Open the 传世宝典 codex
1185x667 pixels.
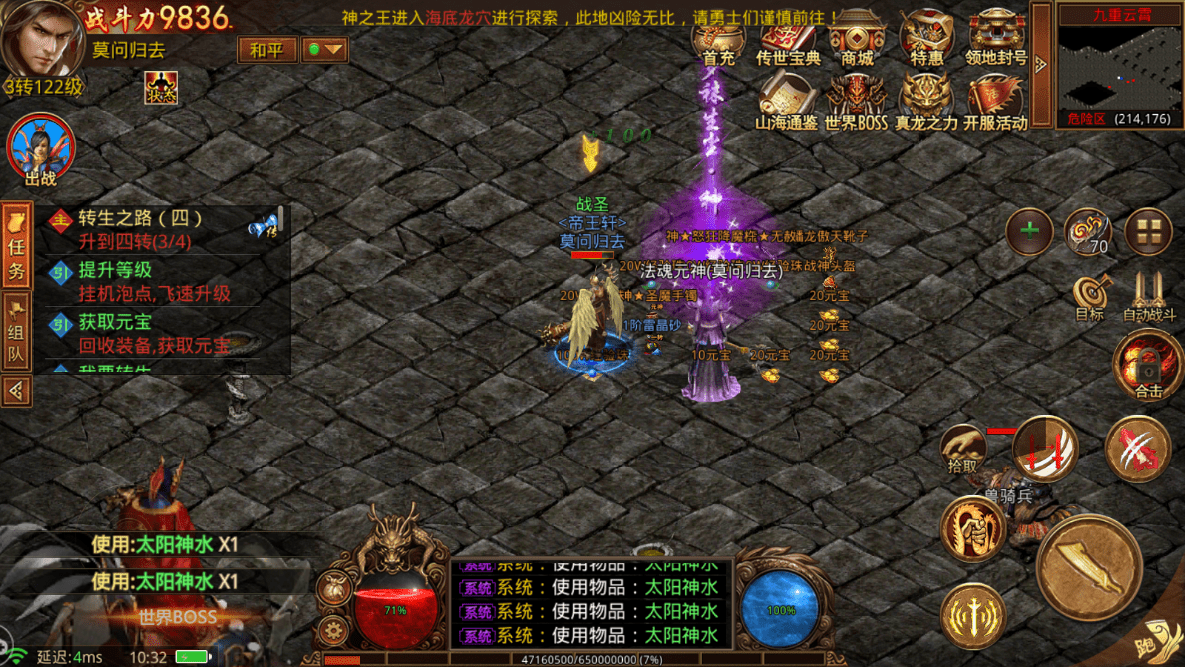[x=788, y=40]
